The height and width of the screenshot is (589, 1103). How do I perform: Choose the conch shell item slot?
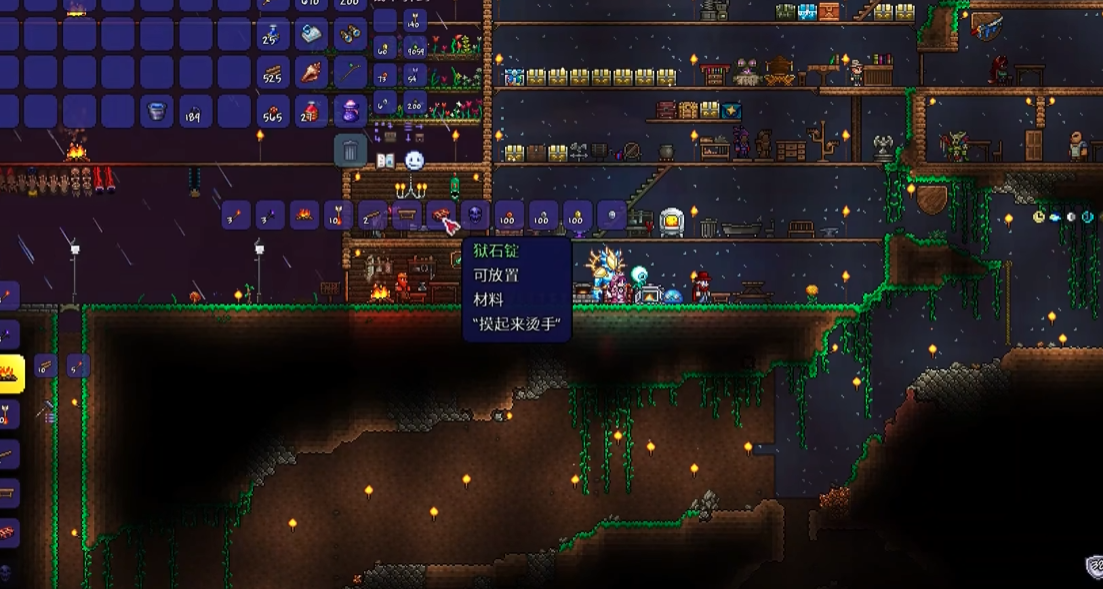coord(311,72)
